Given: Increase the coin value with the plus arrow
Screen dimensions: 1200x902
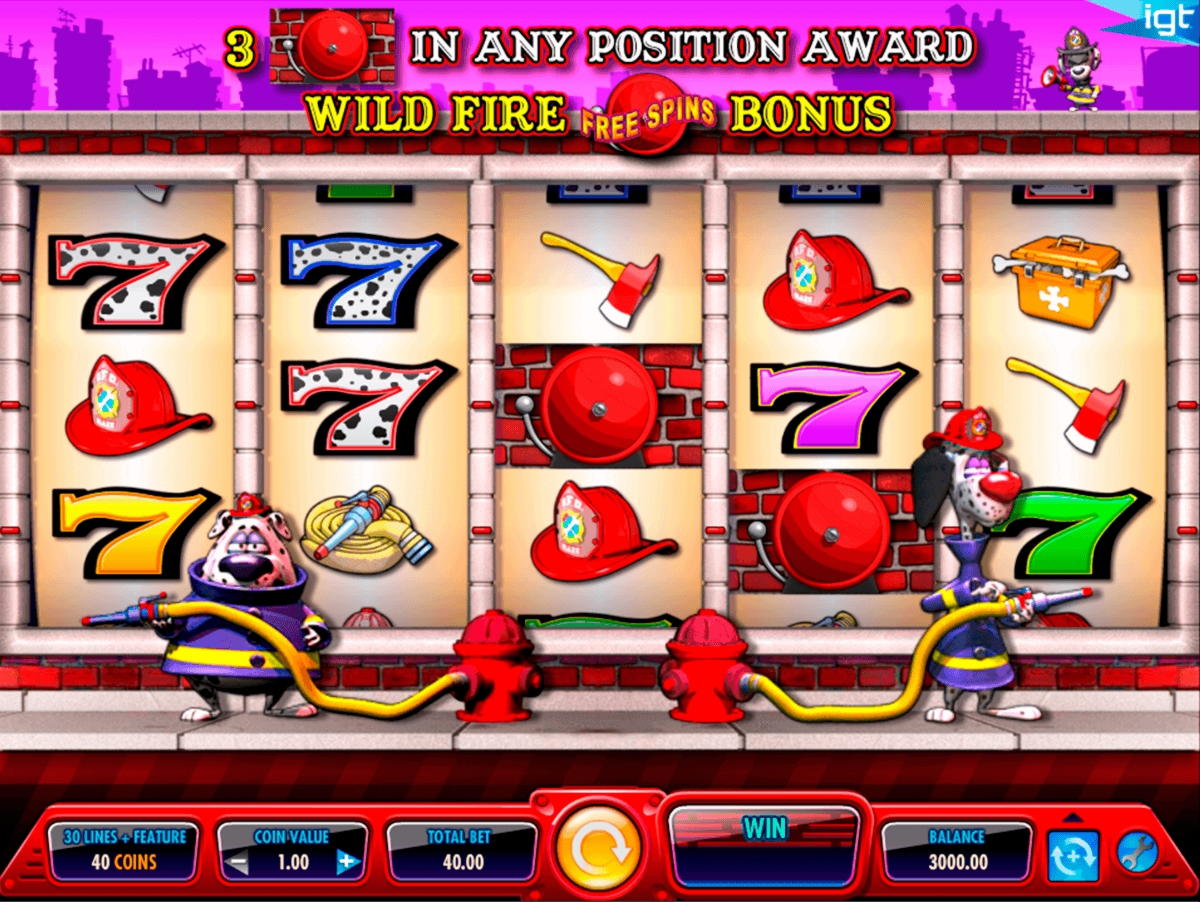Looking at the screenshot, I should coord(346,861).
